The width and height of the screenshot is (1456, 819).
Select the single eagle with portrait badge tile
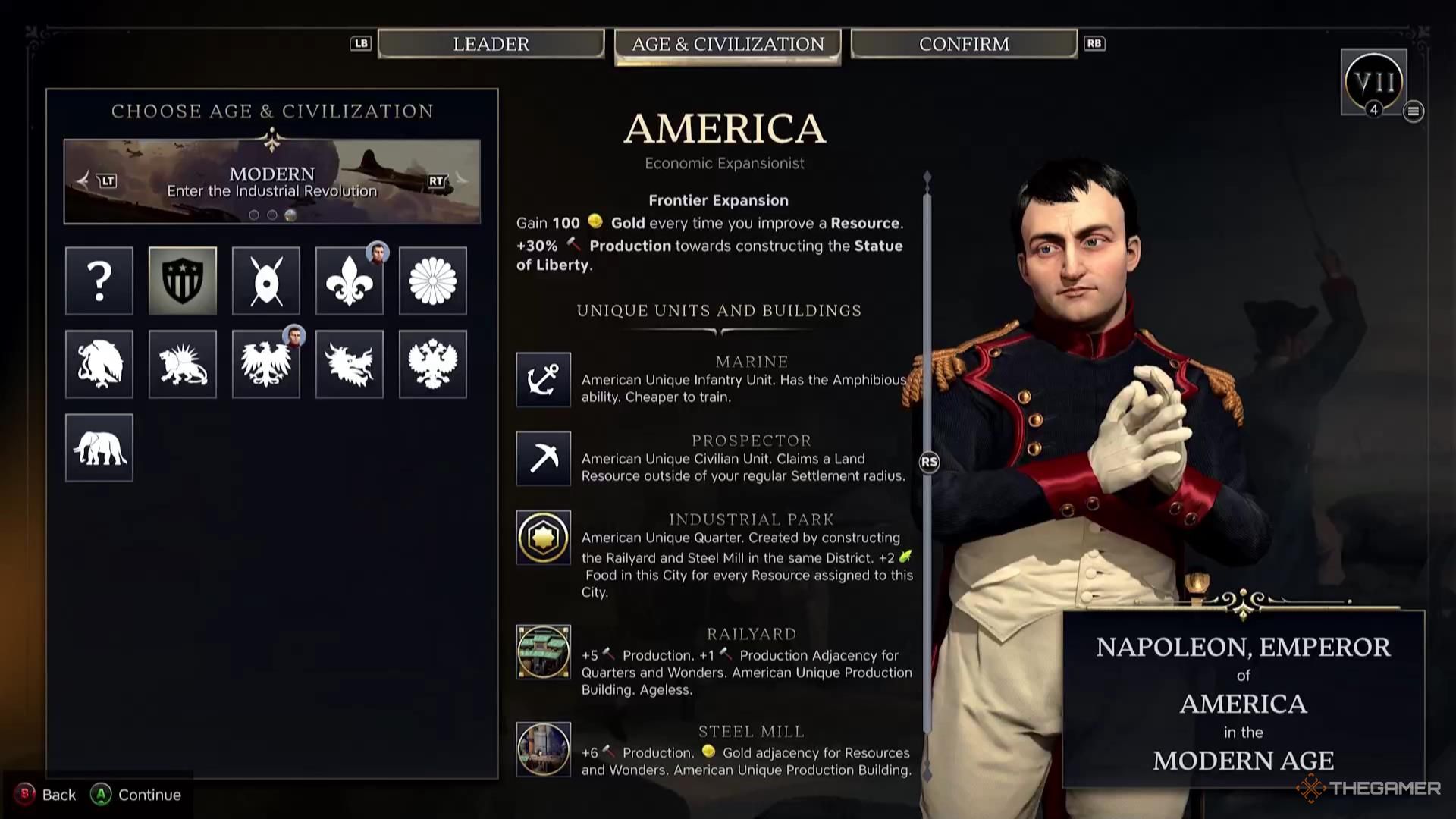tap(266, 364)
